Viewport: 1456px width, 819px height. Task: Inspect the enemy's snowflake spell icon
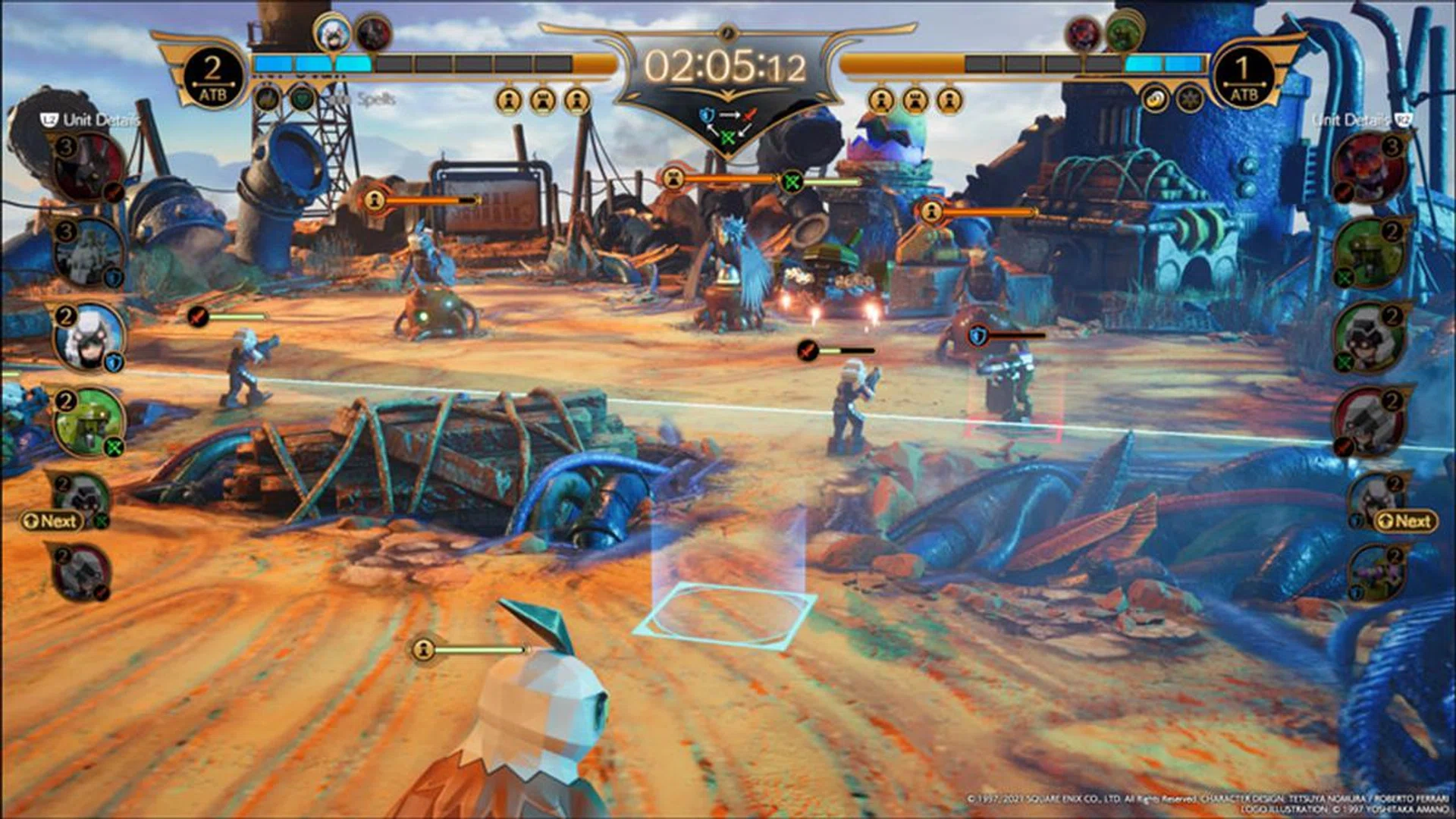(x=1189, y=99)
